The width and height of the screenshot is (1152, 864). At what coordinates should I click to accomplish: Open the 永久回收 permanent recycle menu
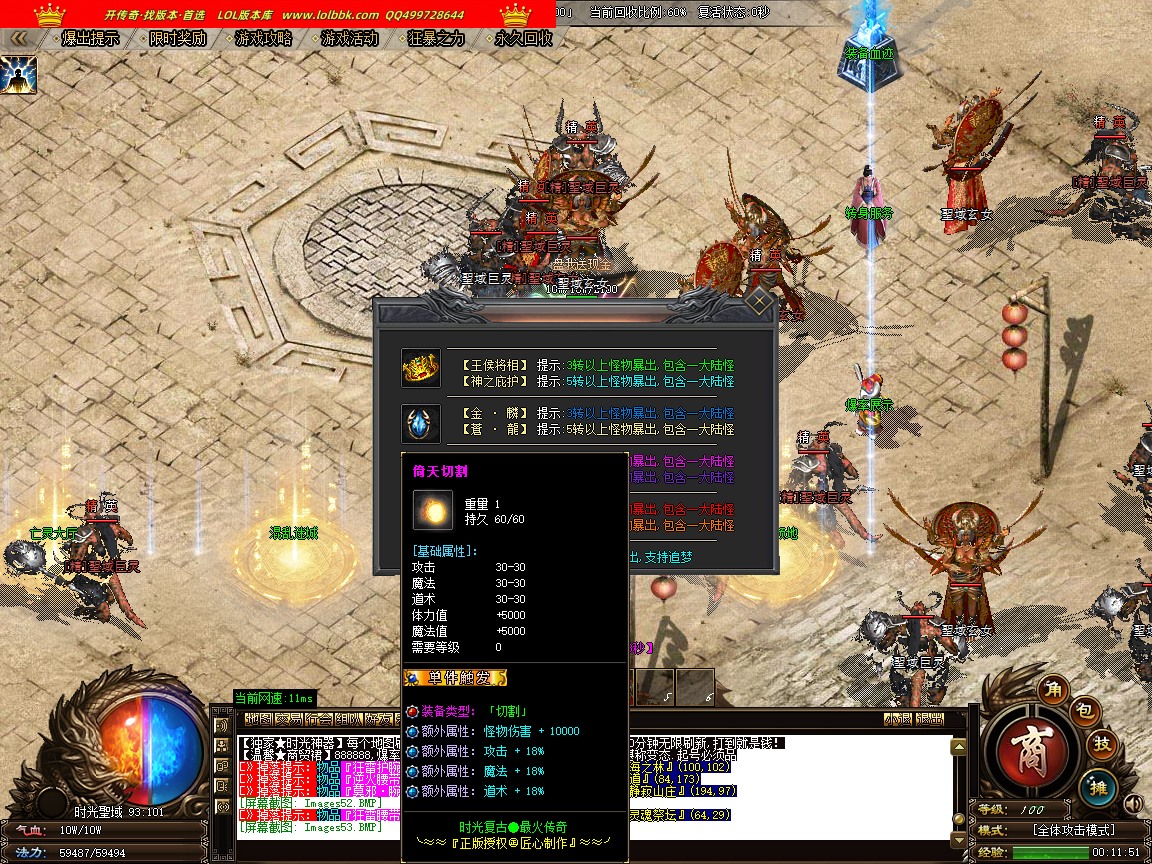[x=523, y=39]
